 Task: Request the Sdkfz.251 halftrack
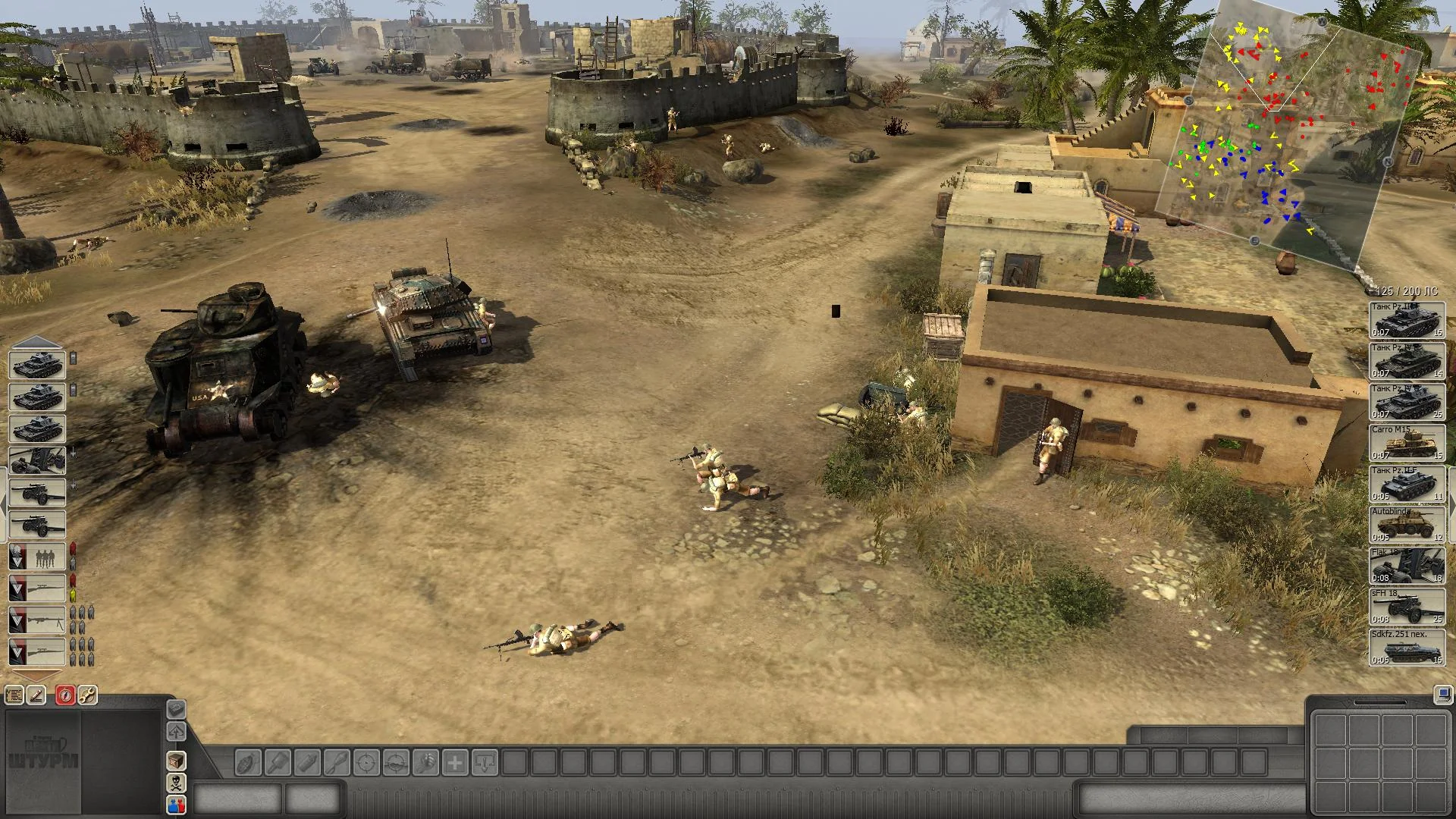click(x=1407, y=648)
